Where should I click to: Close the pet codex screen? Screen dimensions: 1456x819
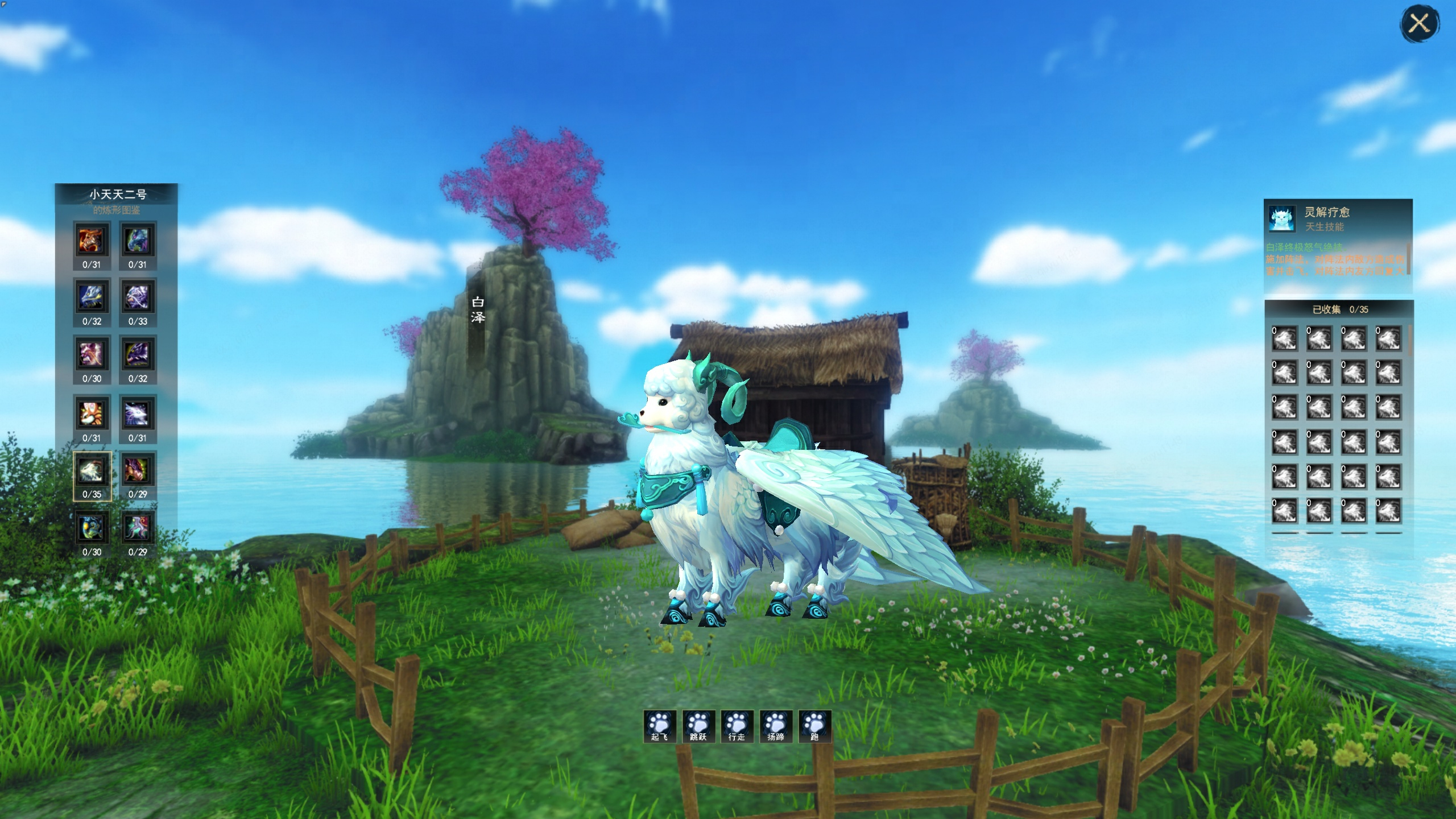1419,24
